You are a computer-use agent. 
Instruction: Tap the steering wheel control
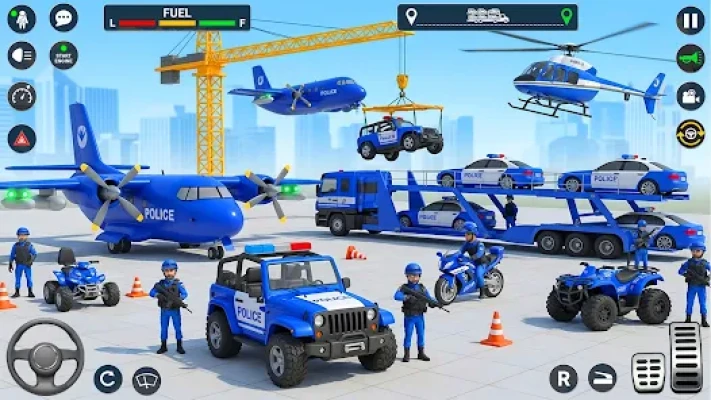click(45, 357)
